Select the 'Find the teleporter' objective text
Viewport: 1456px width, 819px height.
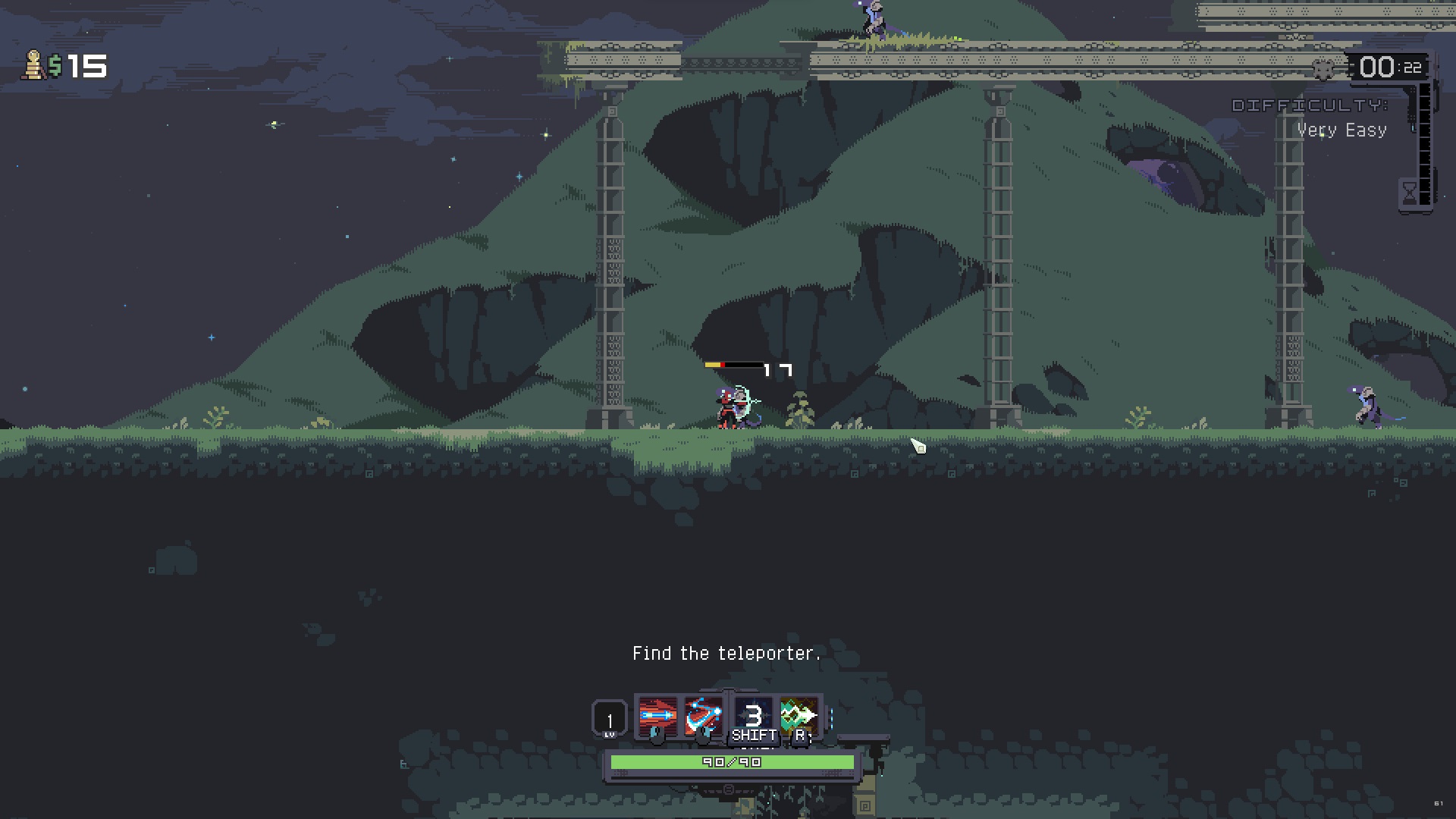click(x=726, y=652)
